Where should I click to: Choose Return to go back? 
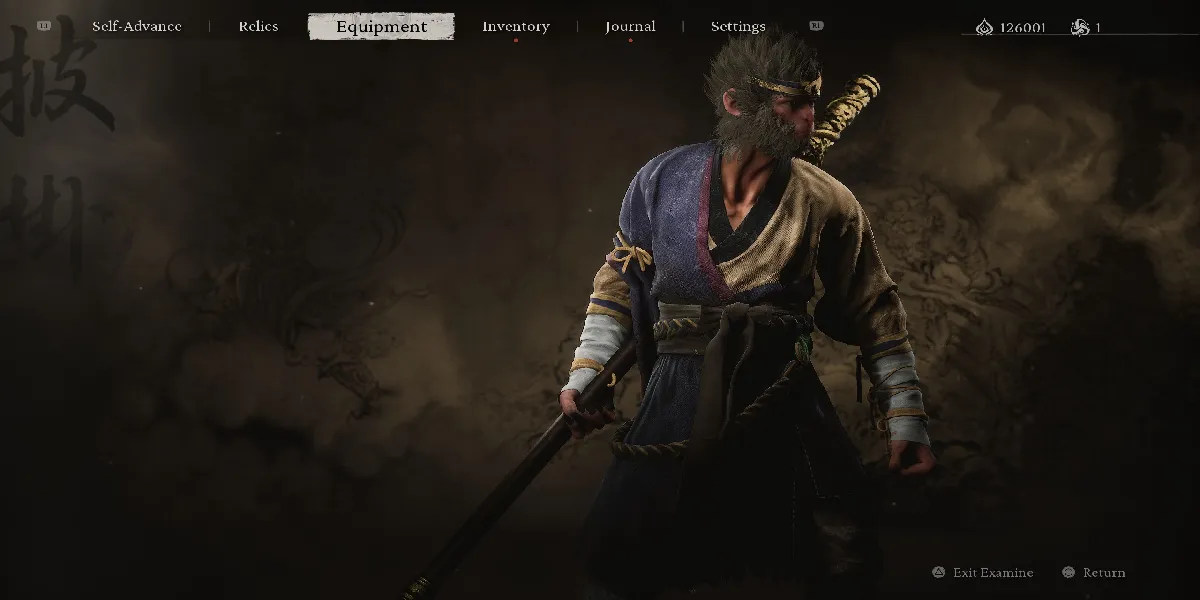1103,573
